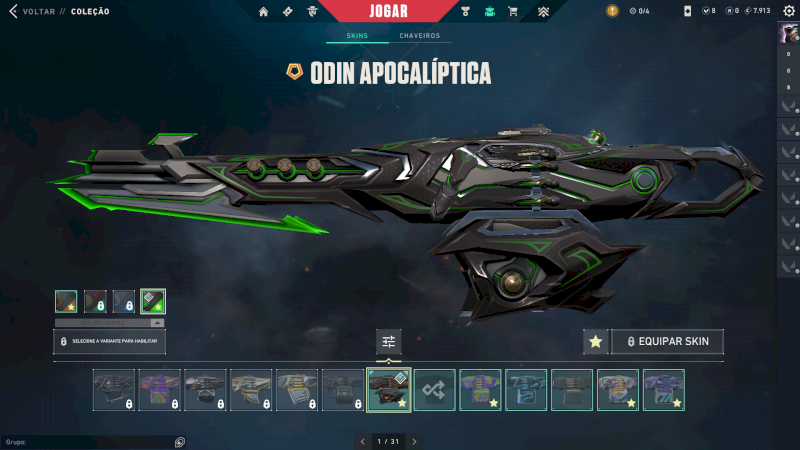
Task: Open the rank chevrons icon
Action: click(544, 11)
